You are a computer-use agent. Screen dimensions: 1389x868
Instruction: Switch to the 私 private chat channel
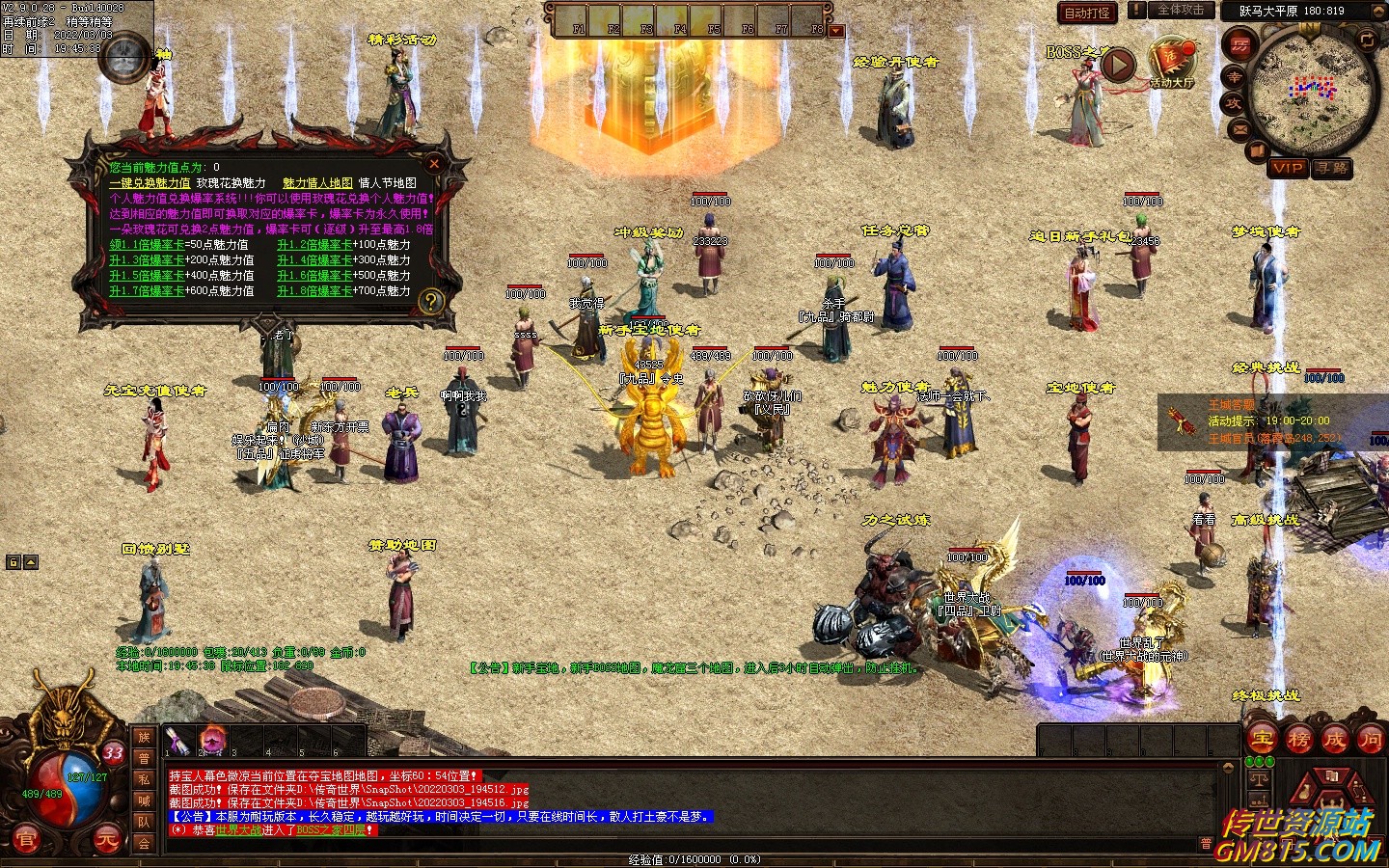coord(144,779)
